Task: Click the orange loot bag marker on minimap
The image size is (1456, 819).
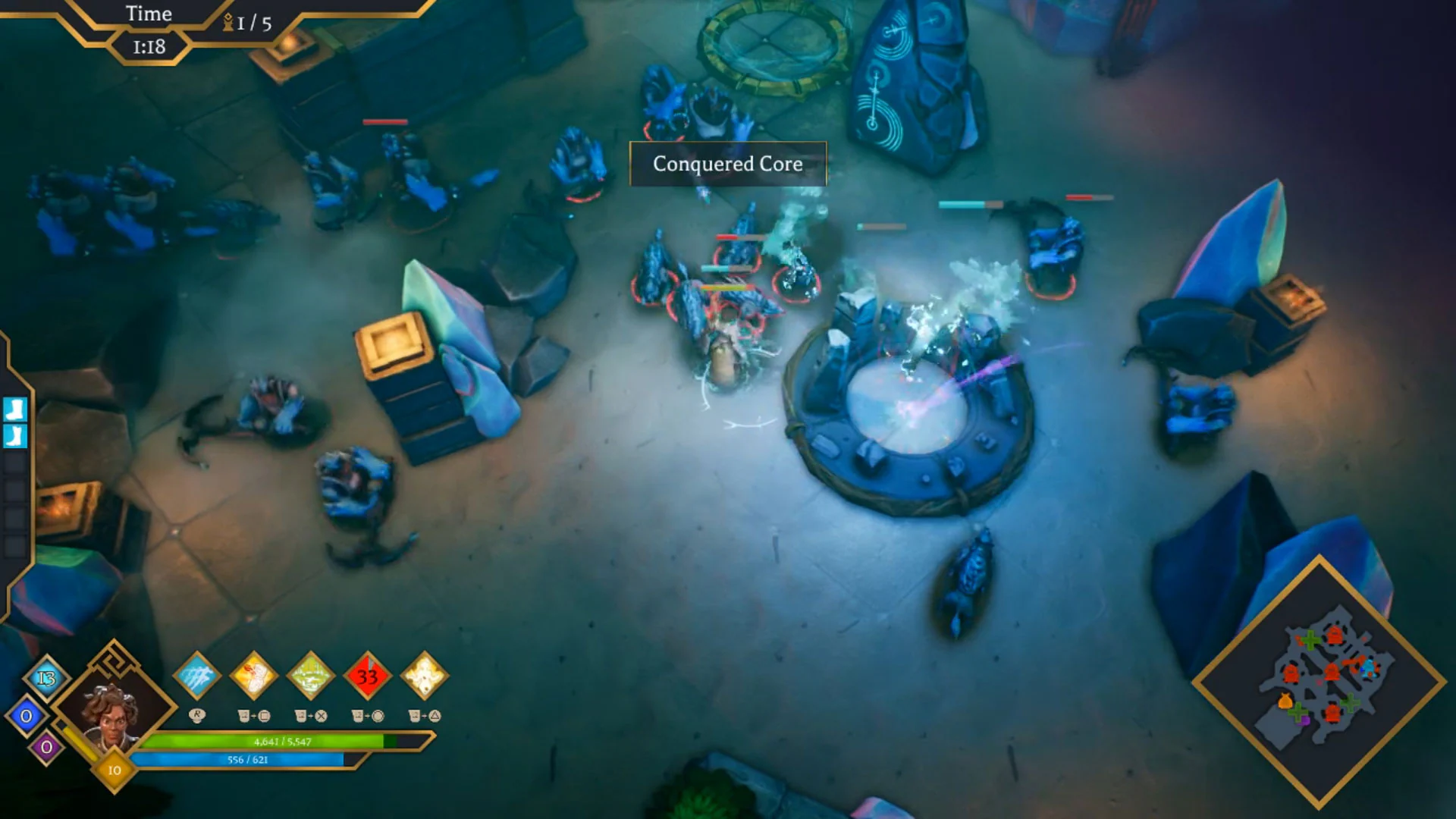Action: [1285, 699]
